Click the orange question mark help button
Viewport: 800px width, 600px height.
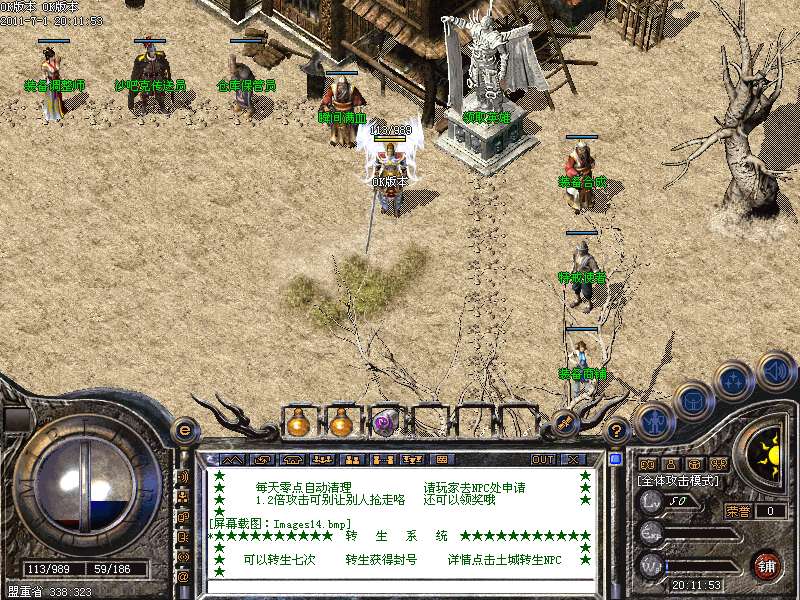click(617, 431)
